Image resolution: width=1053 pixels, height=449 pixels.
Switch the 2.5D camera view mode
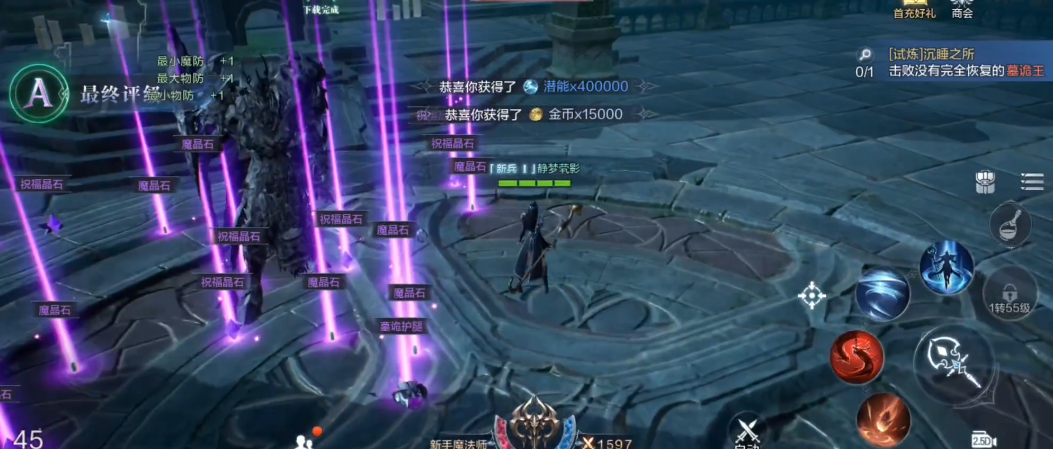click(983, 440)
